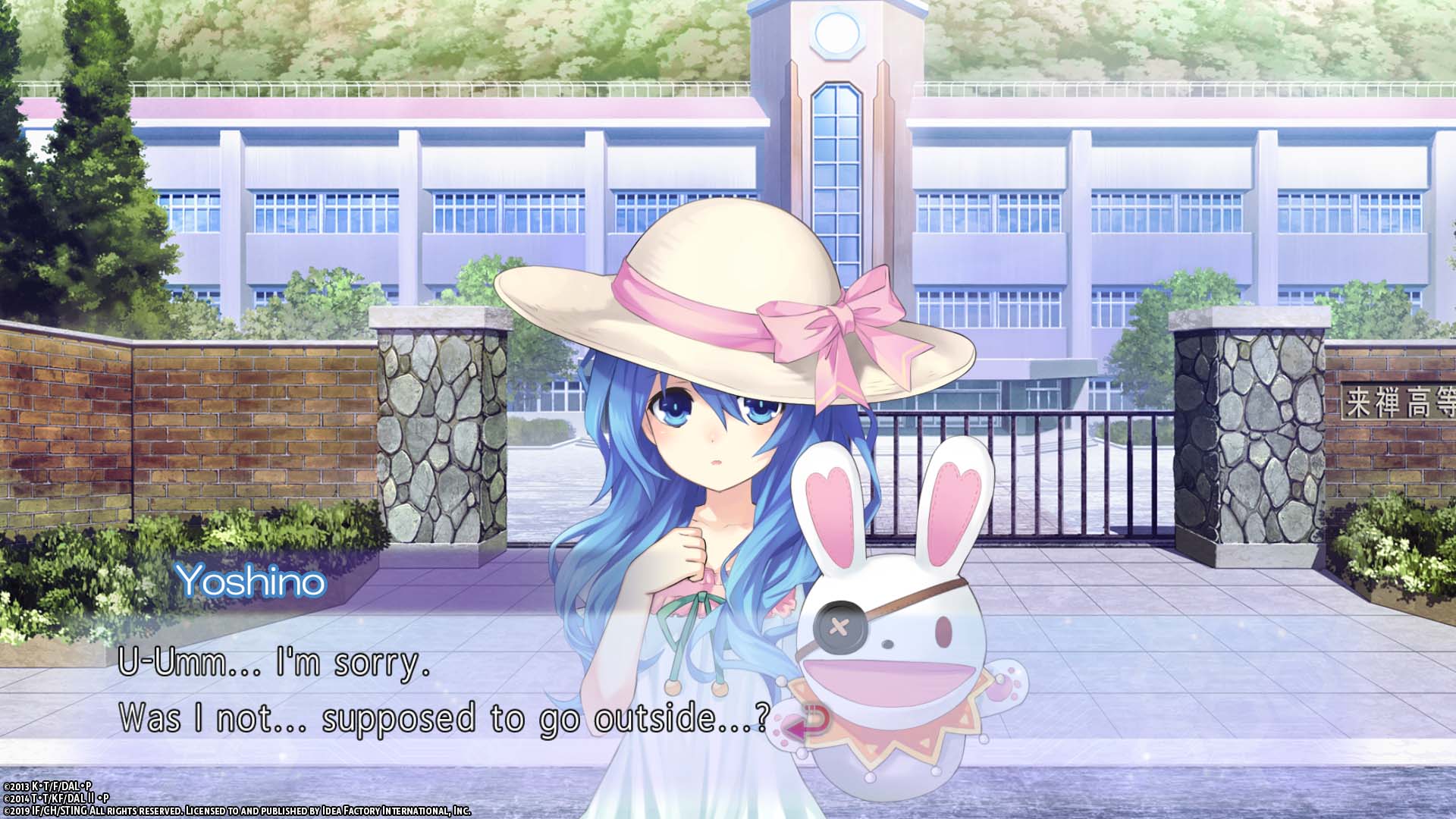This screenshot has width=1456, height=819.
Task: Select the question mark above Yoshinon's paw
Action: [761, 717]
